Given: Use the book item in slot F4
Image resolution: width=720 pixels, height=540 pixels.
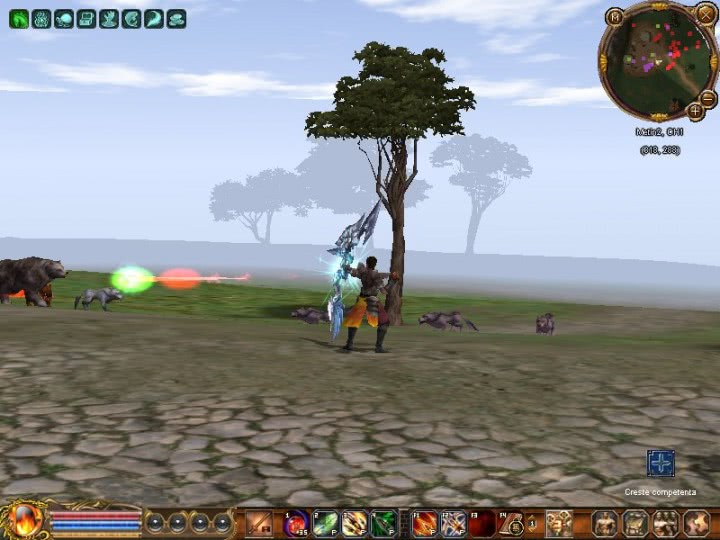Looking at the screenshot, I should tap(512, 523).
